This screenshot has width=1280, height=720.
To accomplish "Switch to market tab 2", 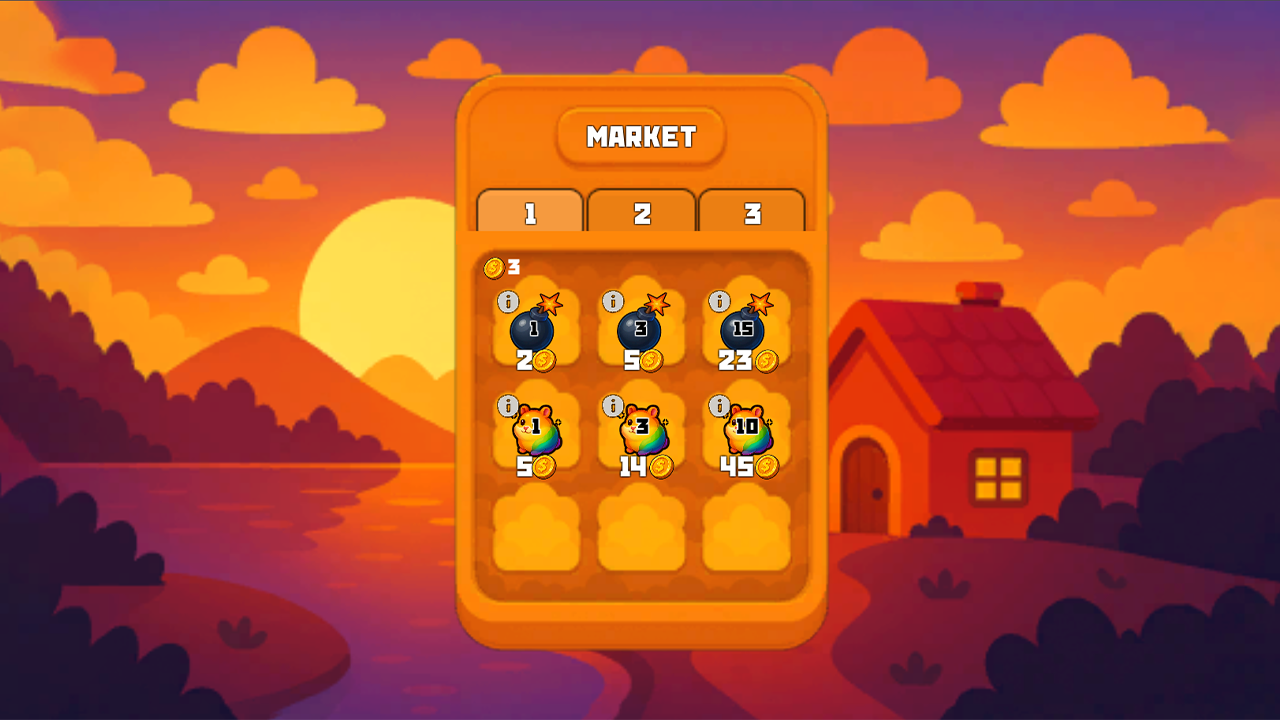I will 641,212.
